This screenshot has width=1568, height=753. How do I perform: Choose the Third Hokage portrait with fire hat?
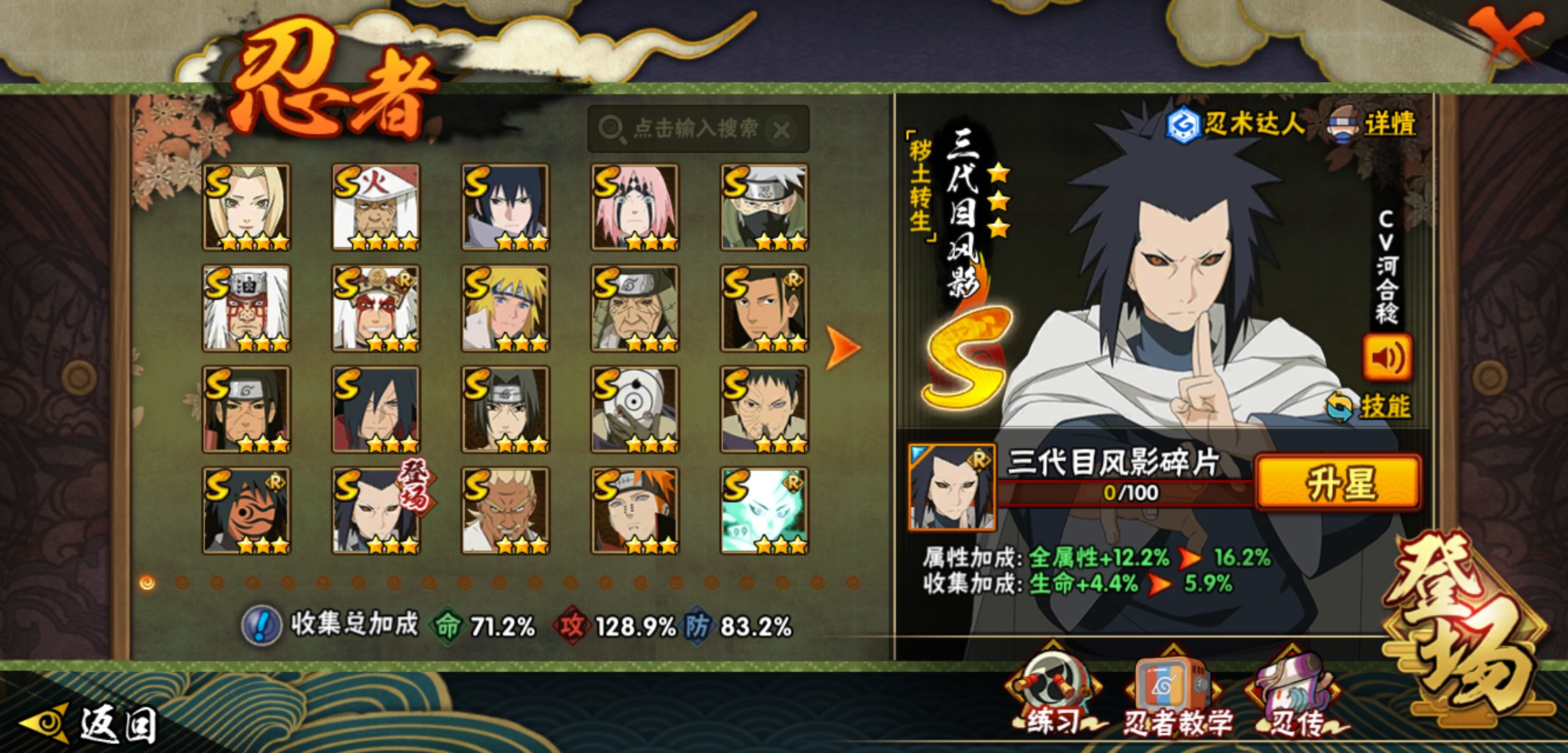[376, 207]
